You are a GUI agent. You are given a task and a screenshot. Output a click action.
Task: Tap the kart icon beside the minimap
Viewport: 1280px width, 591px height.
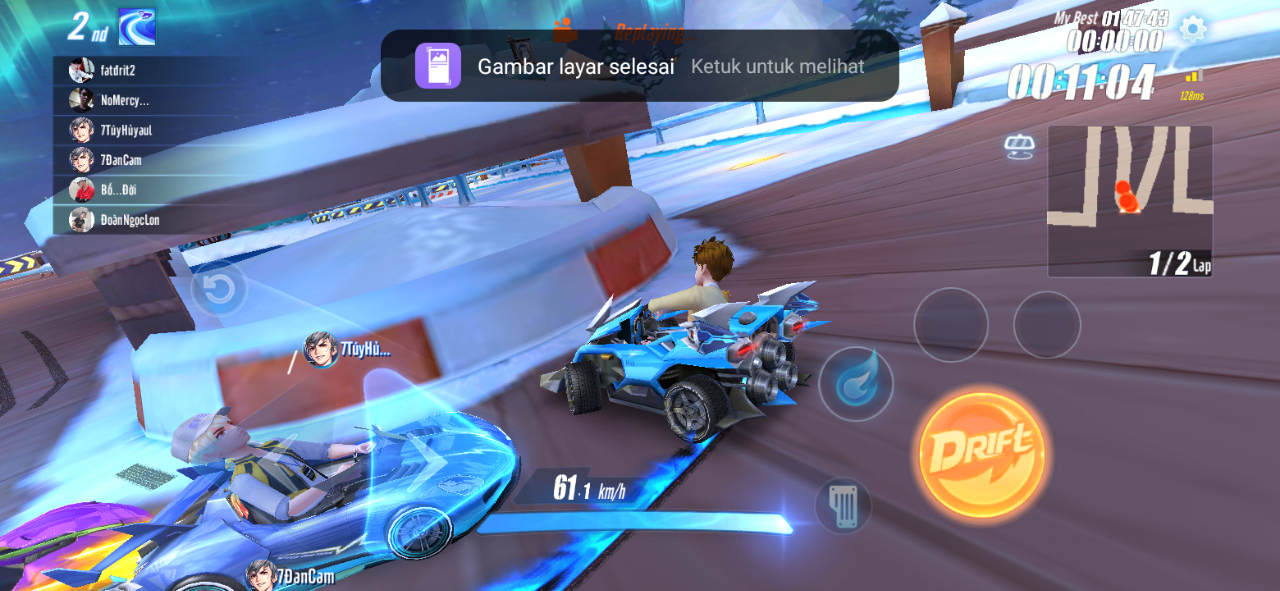[1019, 149]
